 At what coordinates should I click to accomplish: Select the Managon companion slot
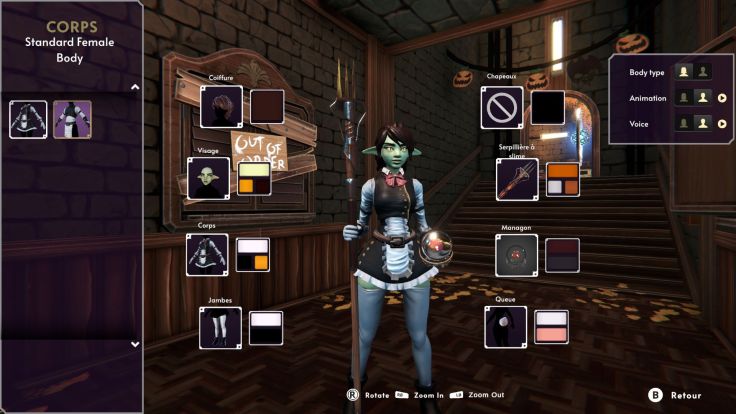click(517, 255)
